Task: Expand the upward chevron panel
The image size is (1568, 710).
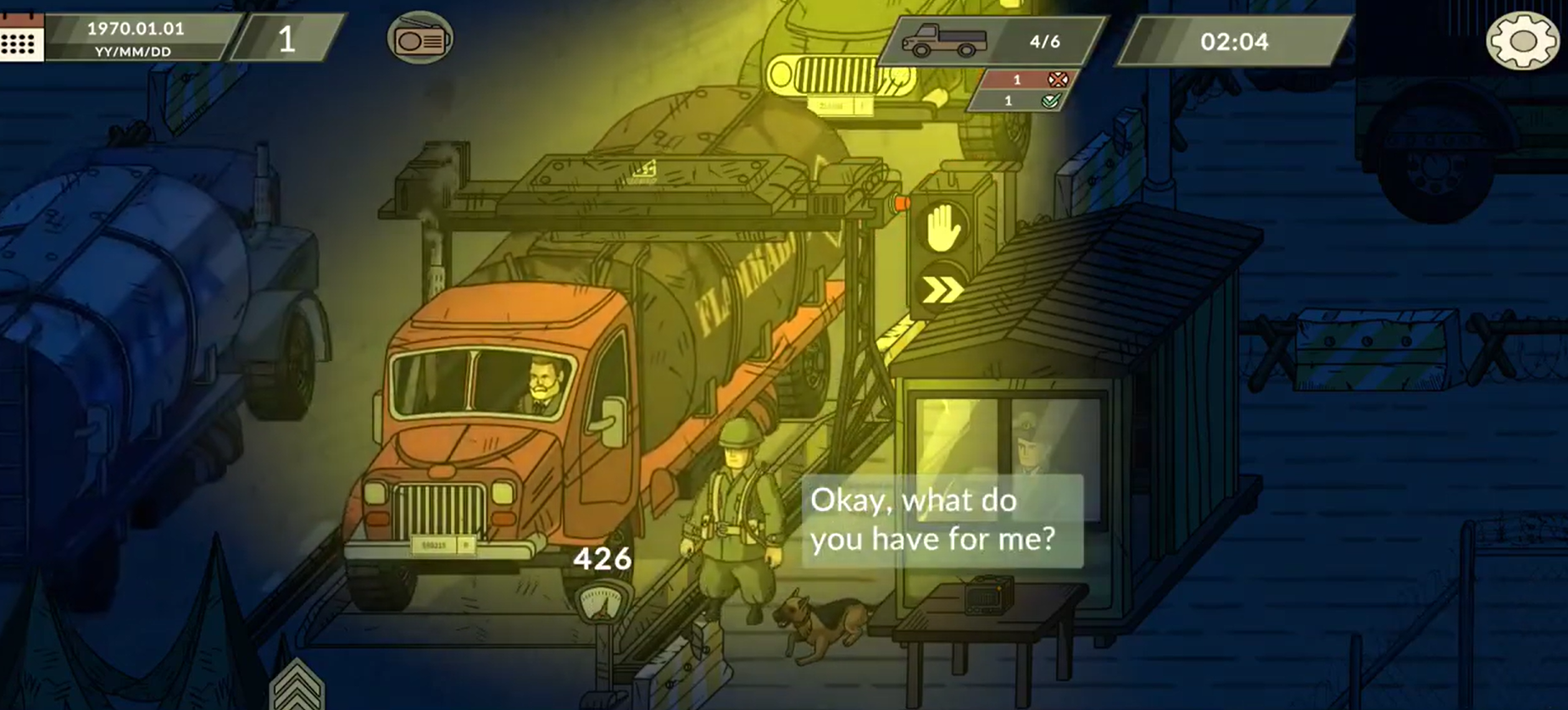Action: (296, 686)
